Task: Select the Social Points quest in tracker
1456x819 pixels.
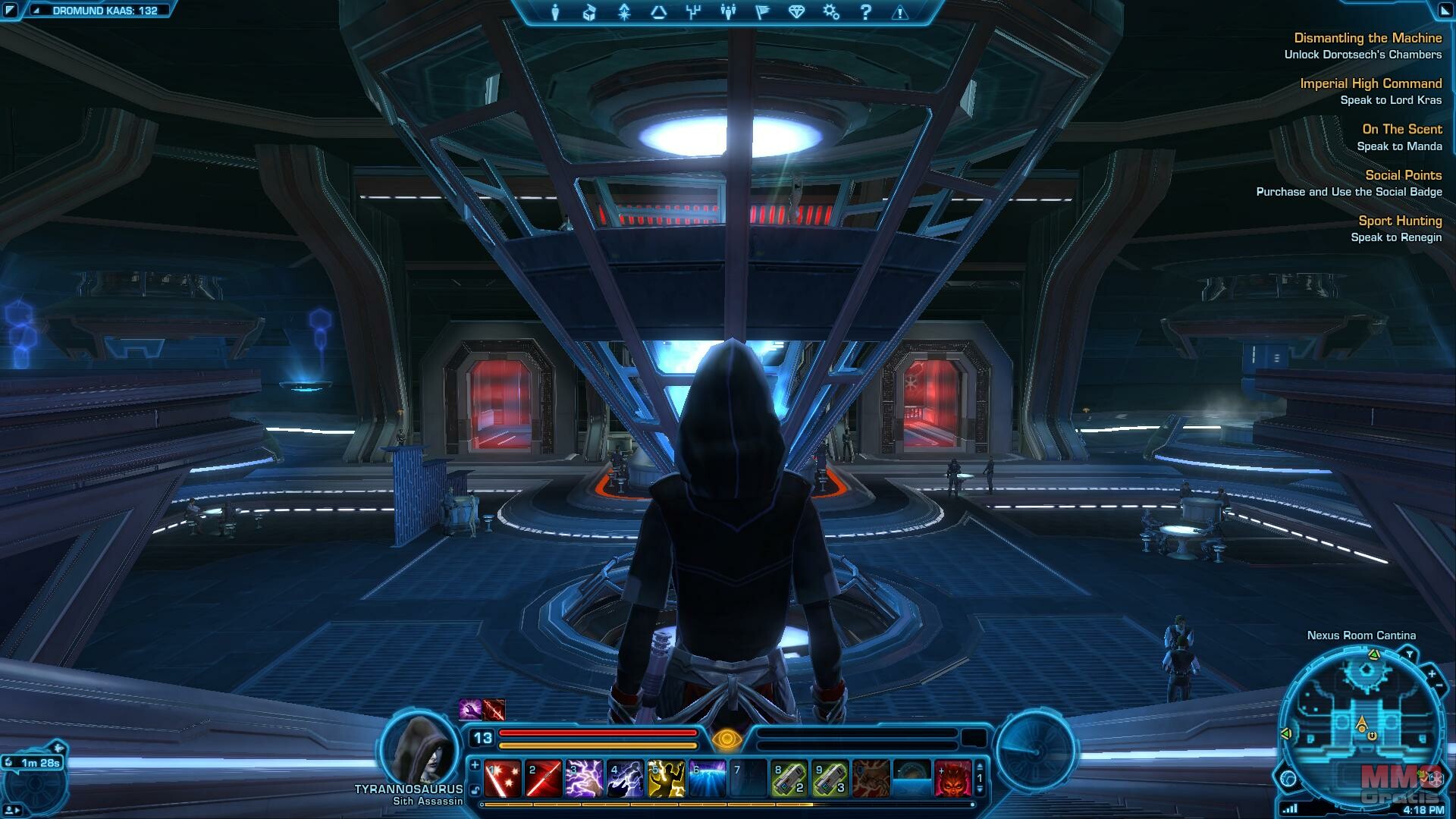Action: pyautogui.click(x=1403, y=175)
